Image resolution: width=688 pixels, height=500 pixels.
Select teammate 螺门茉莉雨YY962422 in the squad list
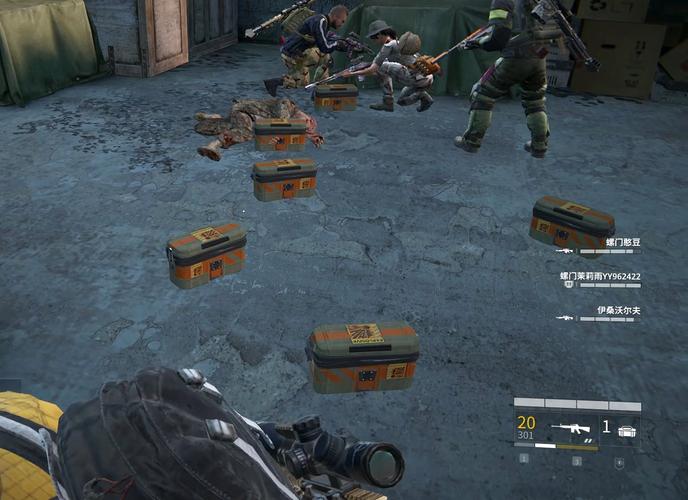click(600, 276)
